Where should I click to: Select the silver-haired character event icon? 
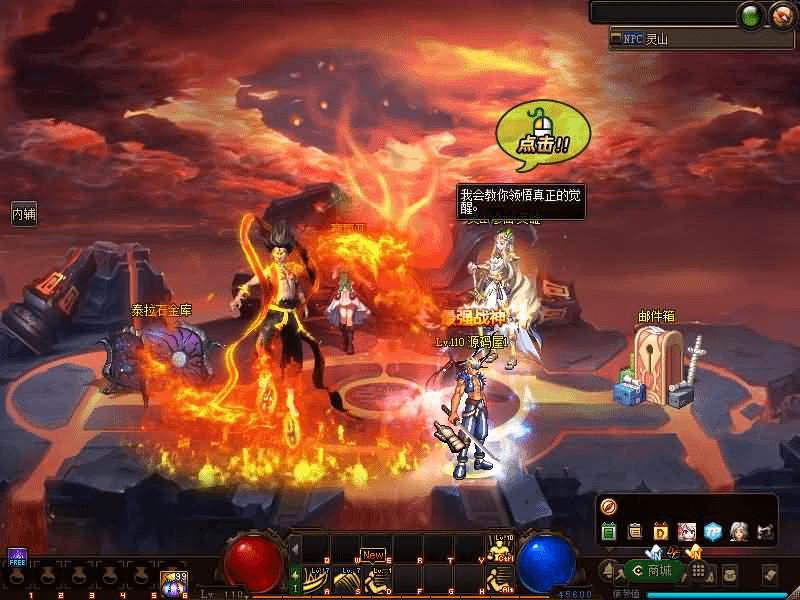(739, 531)
